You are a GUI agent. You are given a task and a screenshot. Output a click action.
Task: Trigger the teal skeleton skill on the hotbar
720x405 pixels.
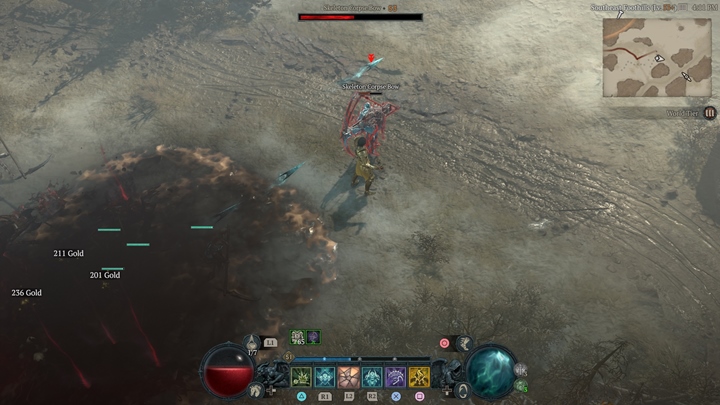click(325, 377)
